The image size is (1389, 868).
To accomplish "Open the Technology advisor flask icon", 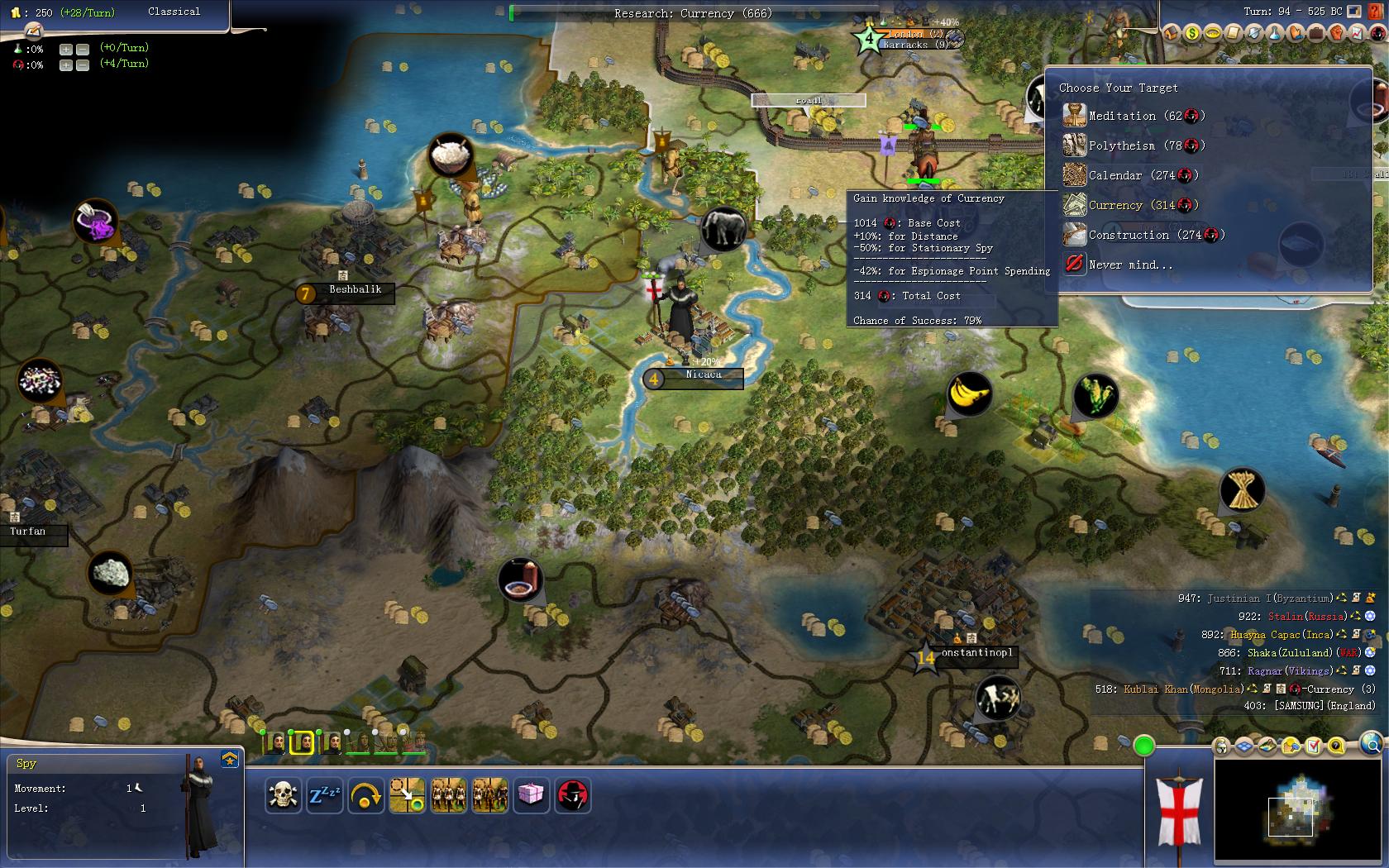I will [x=1274, y=33].
